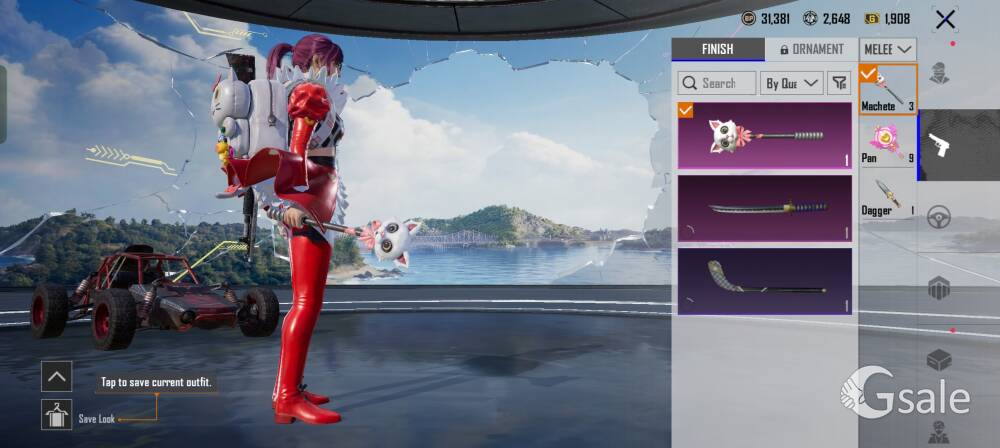
Task: Open the character outfit category
Action: tap(938, 73)
